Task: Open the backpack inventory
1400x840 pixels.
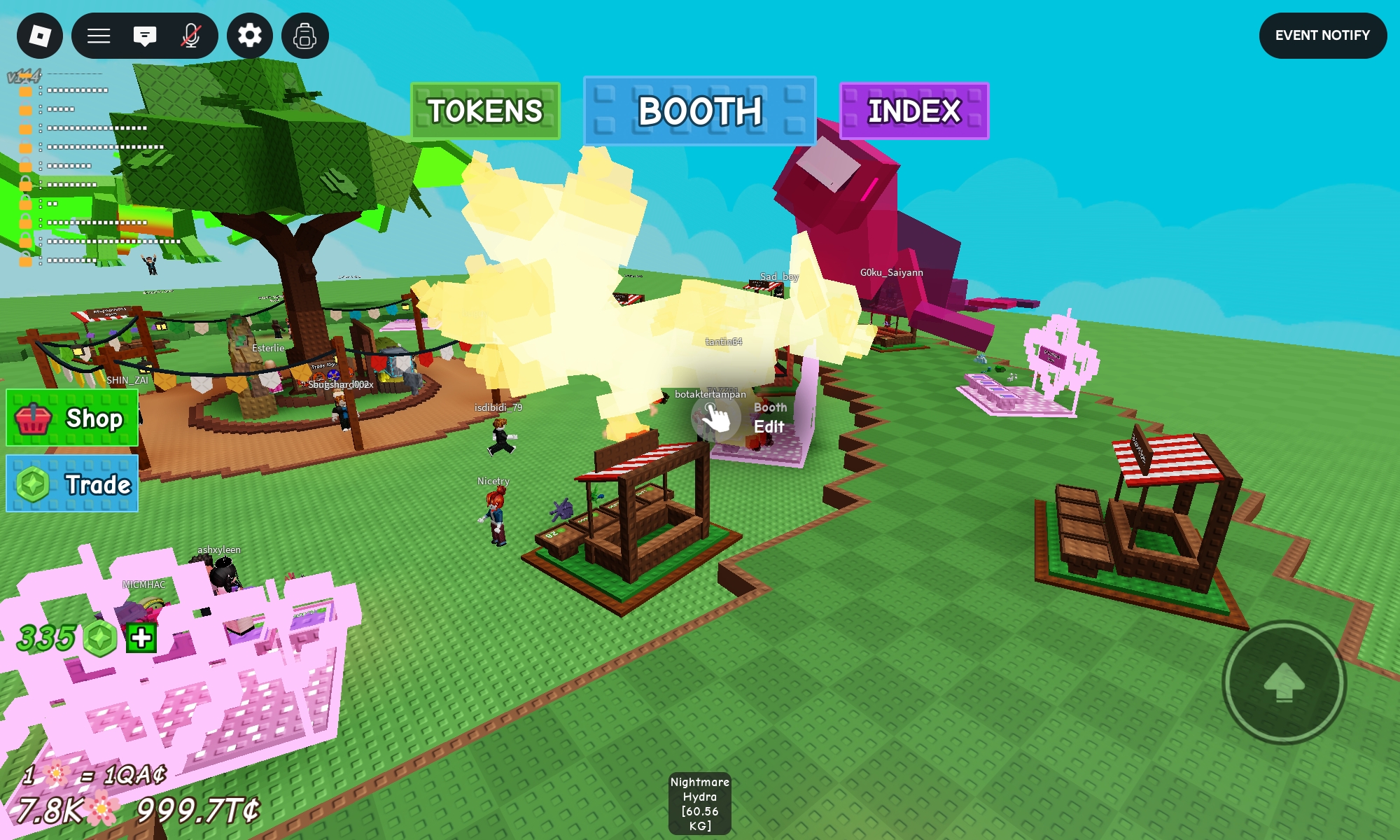Action: pyautogui.click(x=304, y=36)
